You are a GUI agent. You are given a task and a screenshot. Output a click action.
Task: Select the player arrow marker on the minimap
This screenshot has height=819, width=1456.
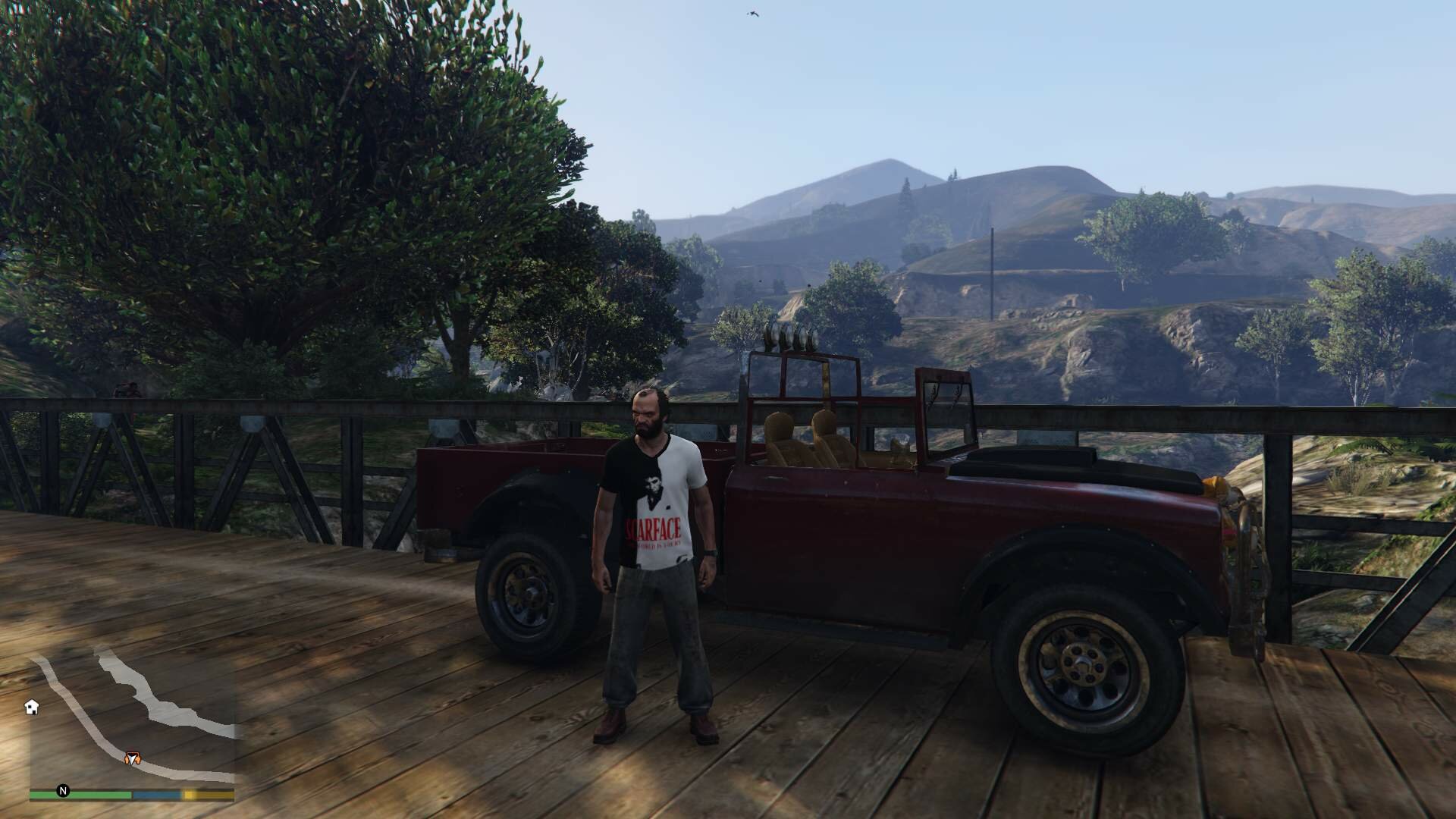click(x=133, y=758)
